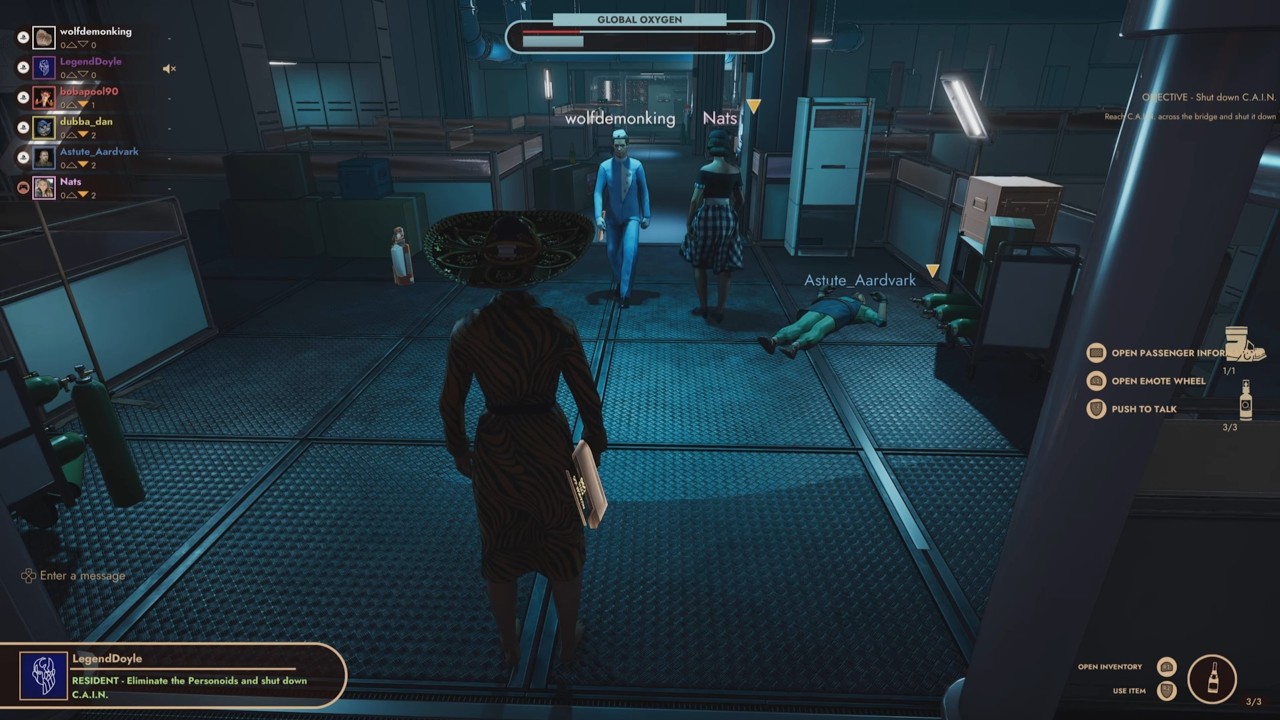
Task: Use the equipped bottle in the circular slot
Action: 1212,679
